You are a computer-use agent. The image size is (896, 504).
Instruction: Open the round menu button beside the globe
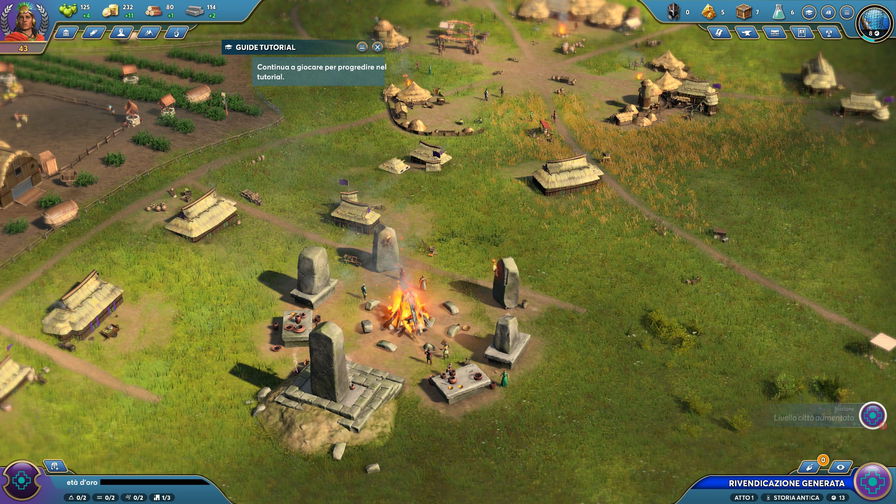coord(847,12)
